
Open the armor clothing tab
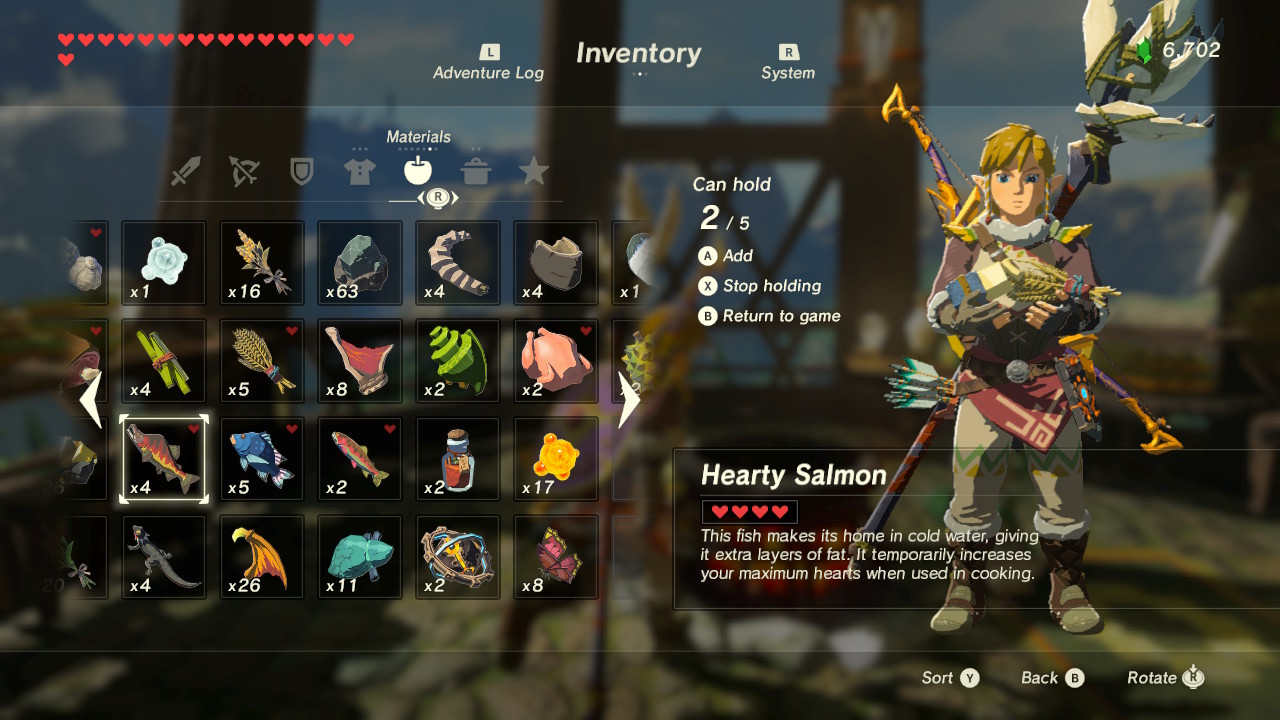point(359,170)
